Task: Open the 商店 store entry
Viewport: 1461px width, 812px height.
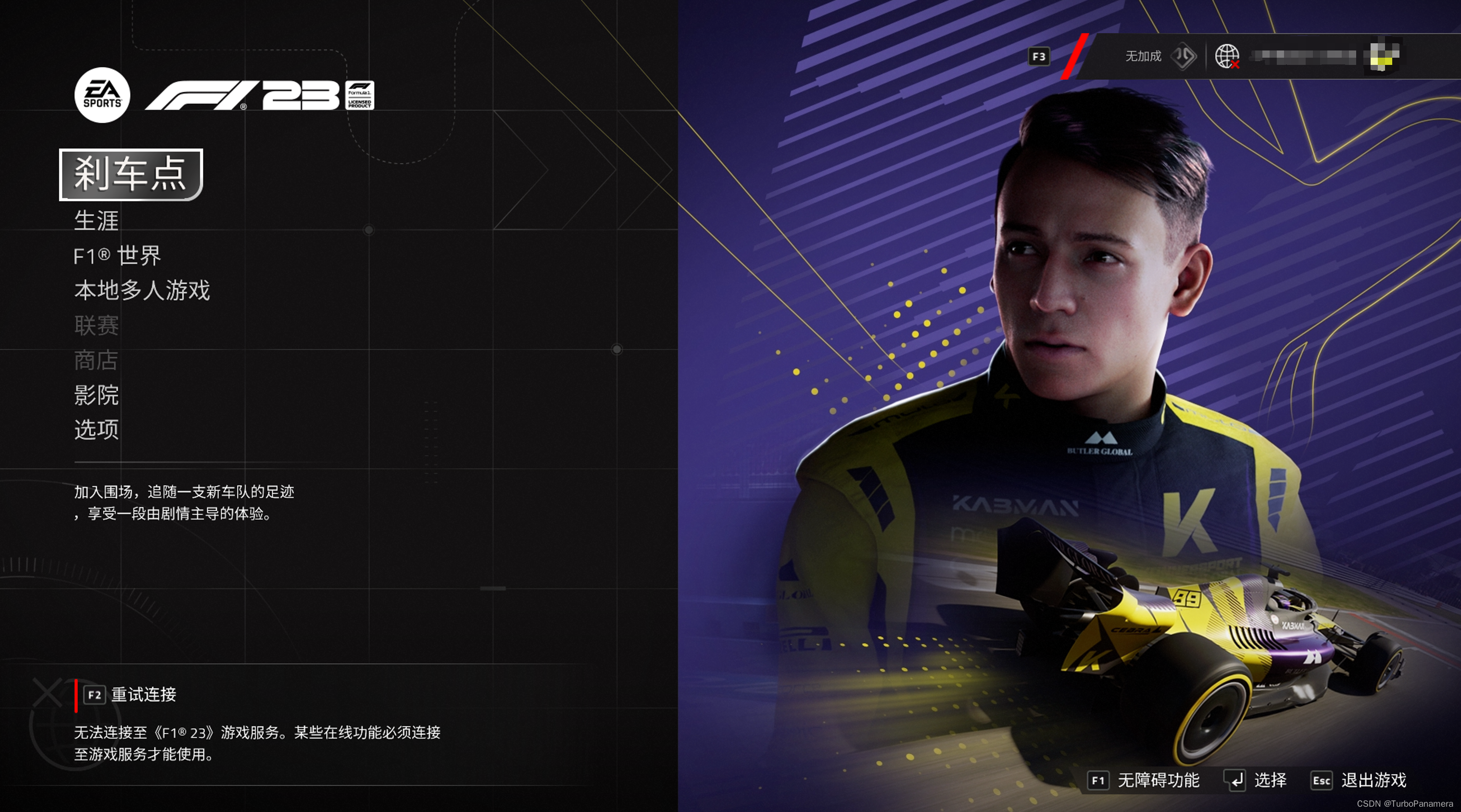Action: (x=96, y=360)
